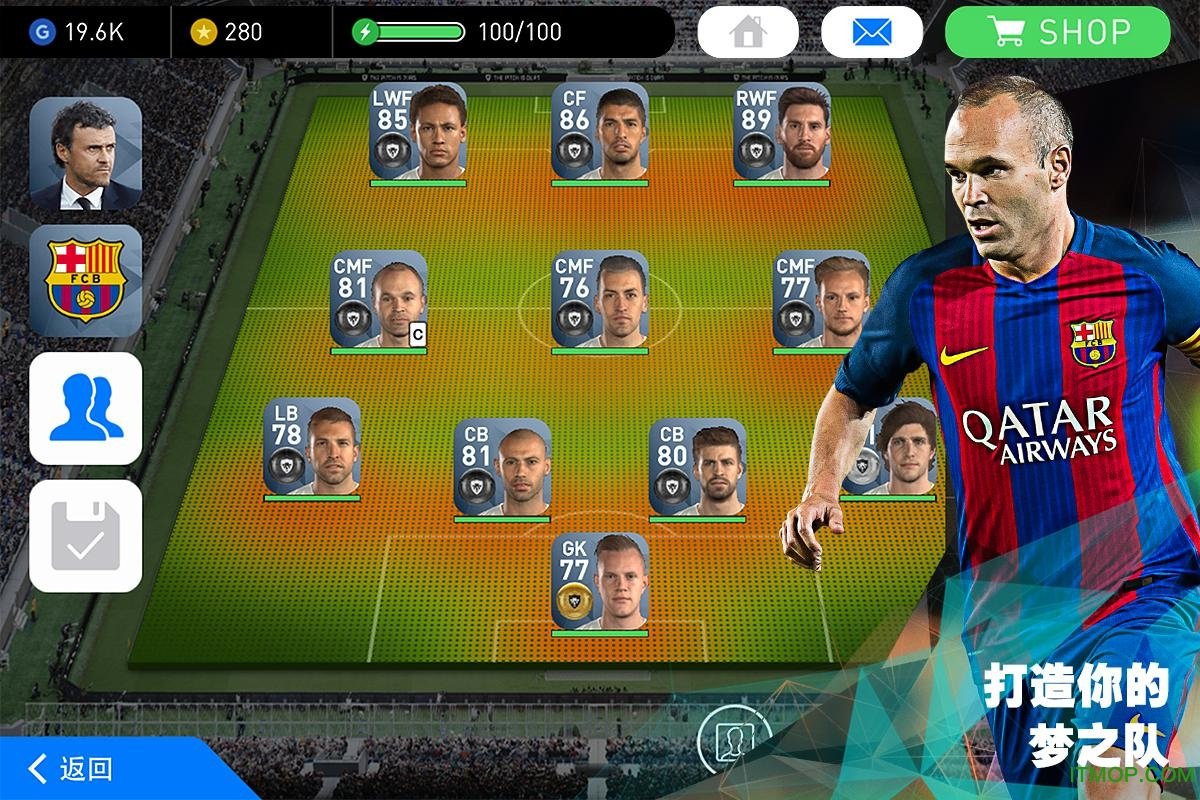The image size is (1200, 800).
Task: Tap the back button (返回)
Action: point(72,769)
